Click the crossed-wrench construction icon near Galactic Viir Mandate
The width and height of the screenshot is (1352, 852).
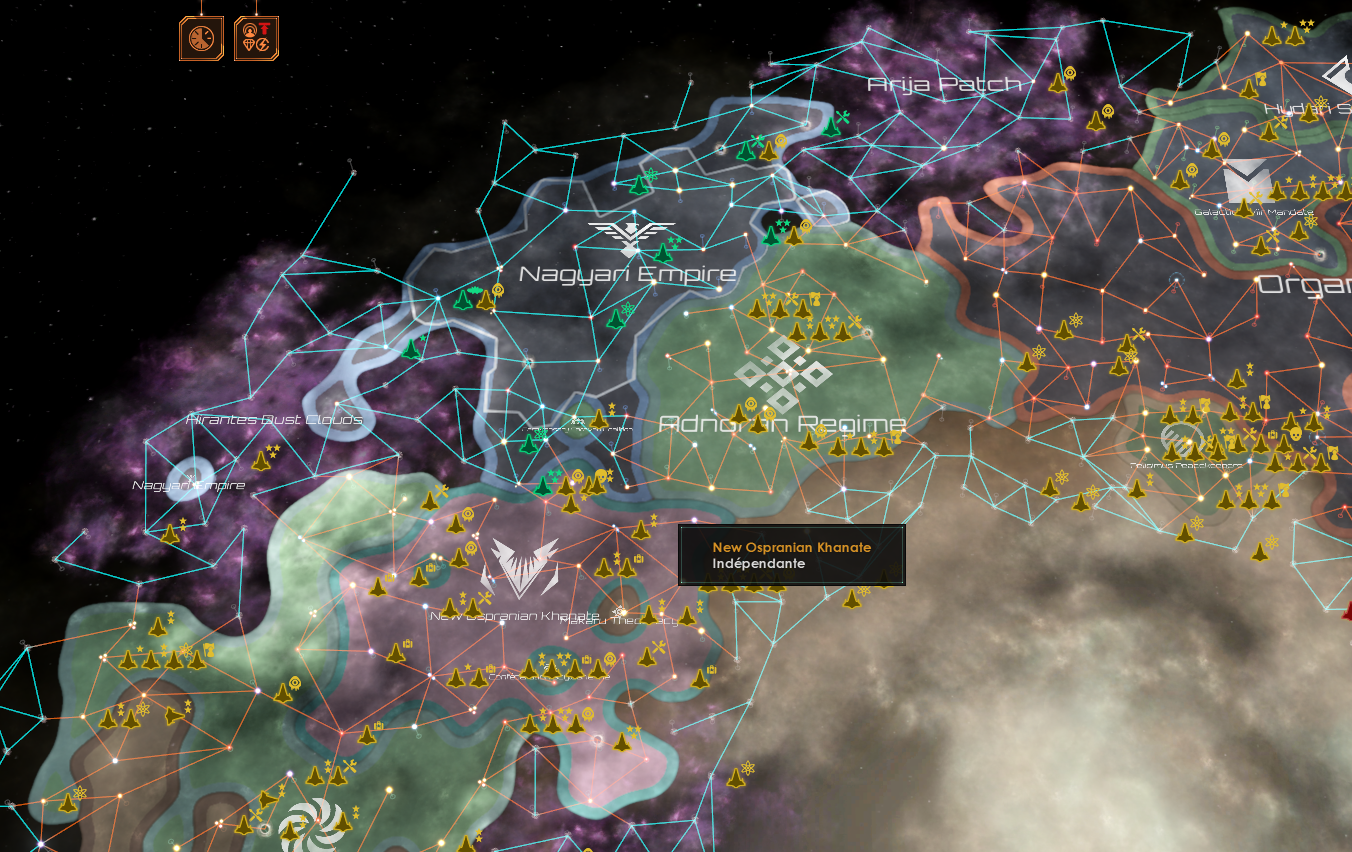tap(1255, 198)
